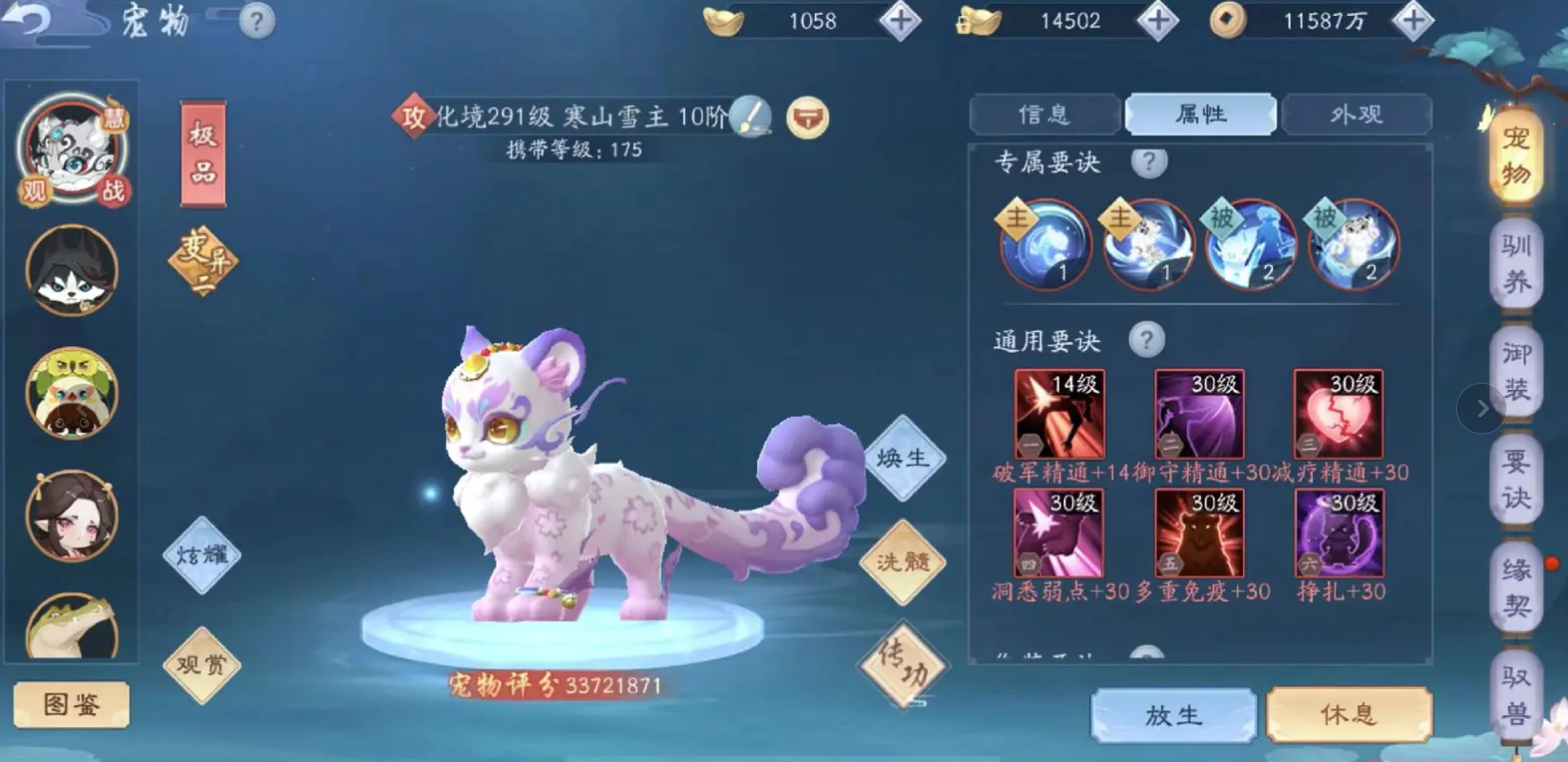
Task: Expand the side panel with the right chevron
Action: click(x=1480, y=409)
